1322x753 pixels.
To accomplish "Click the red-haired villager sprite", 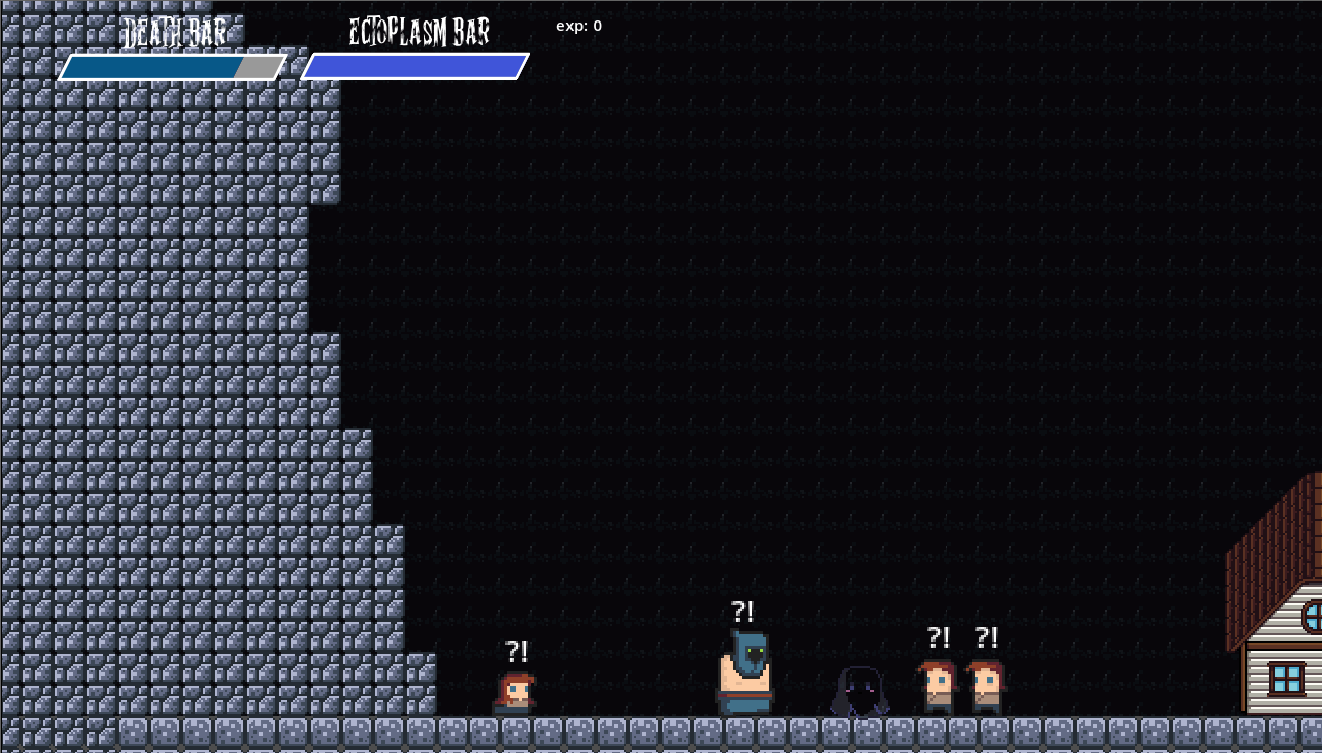I will click(x=516, y=690).
